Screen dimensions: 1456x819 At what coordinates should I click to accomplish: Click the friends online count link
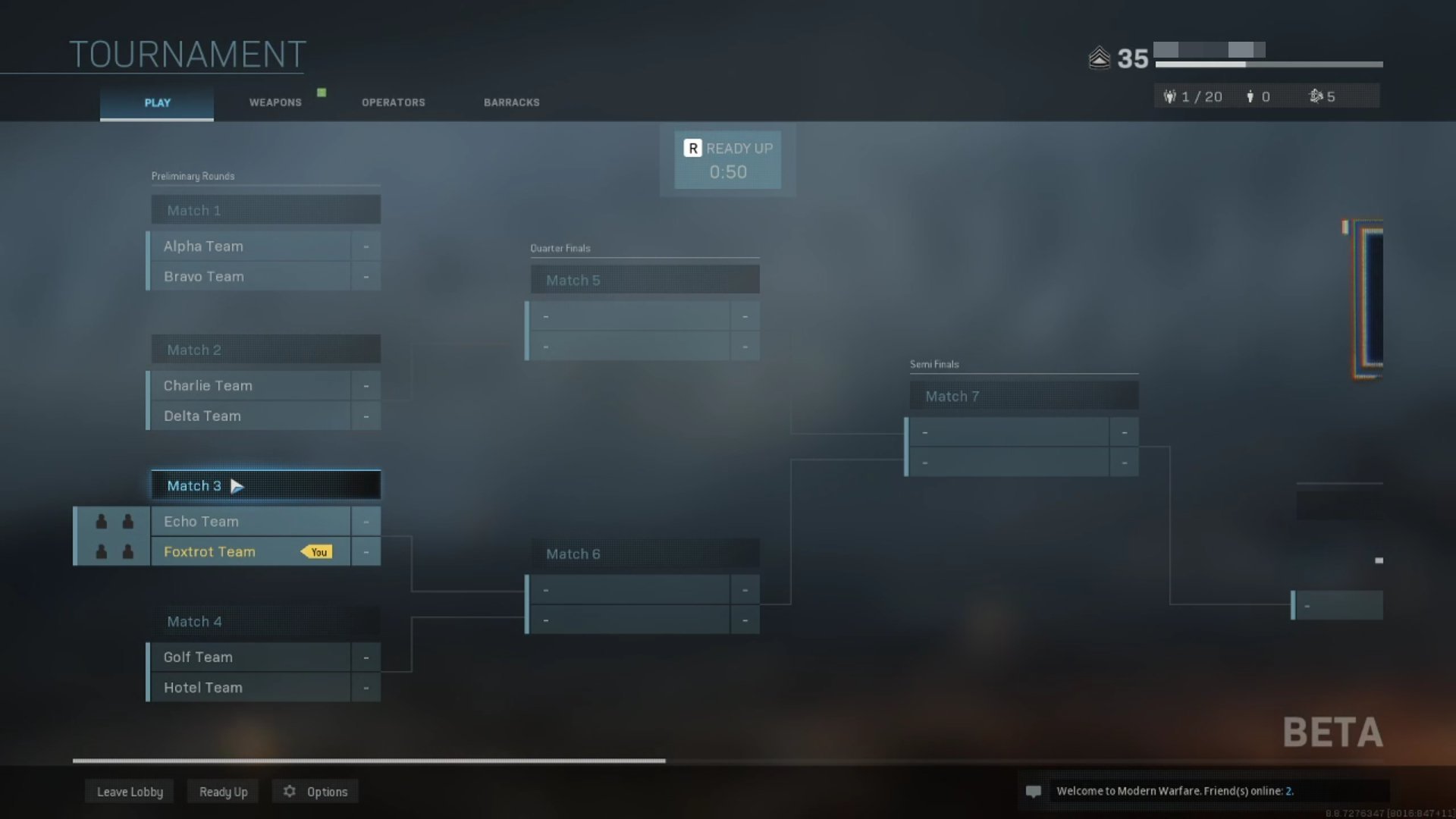(1289, 791)
